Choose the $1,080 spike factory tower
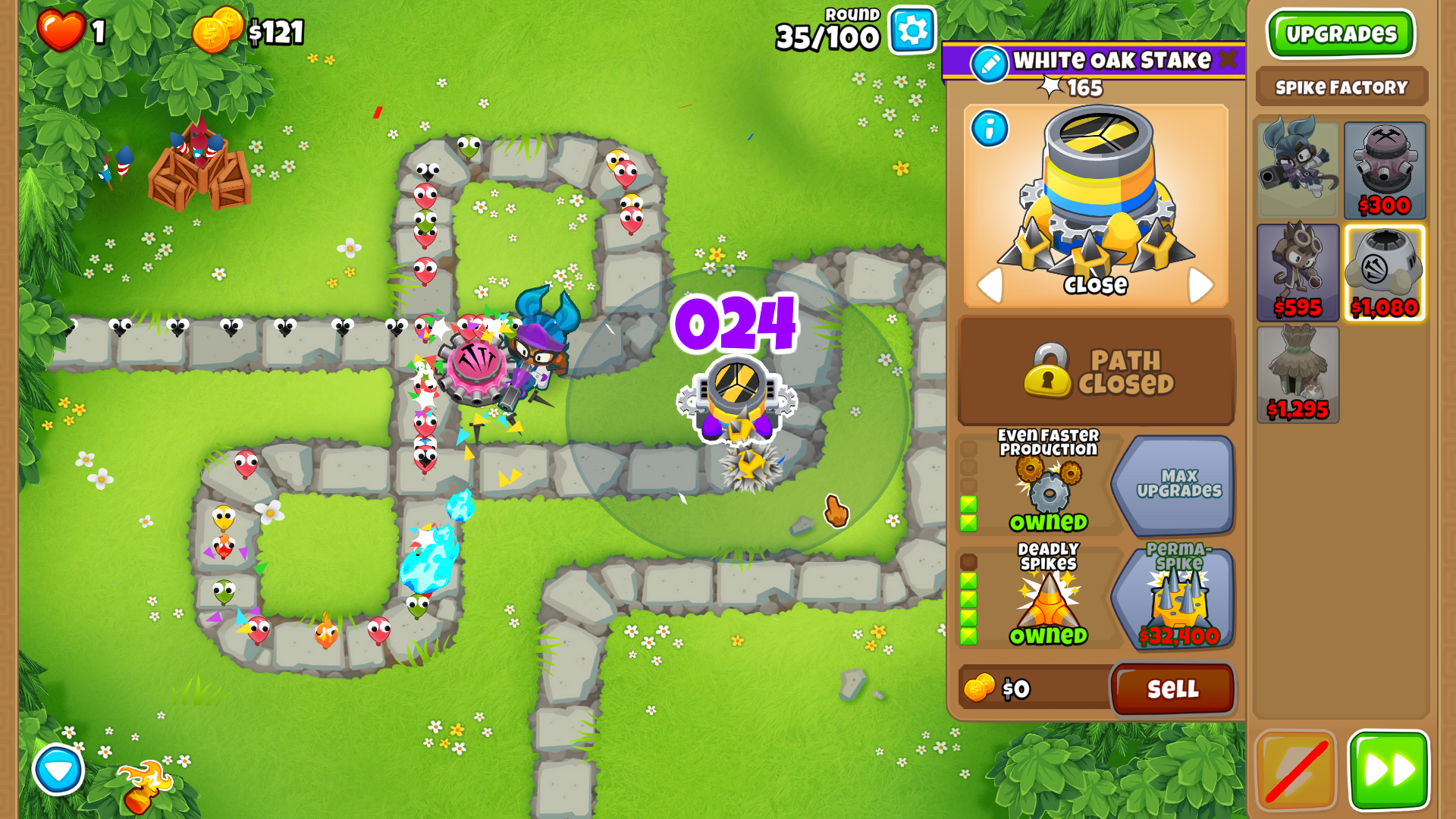Image resolution: width=1456 pixels, height=819 pixels. click(x=1385, y=272)
